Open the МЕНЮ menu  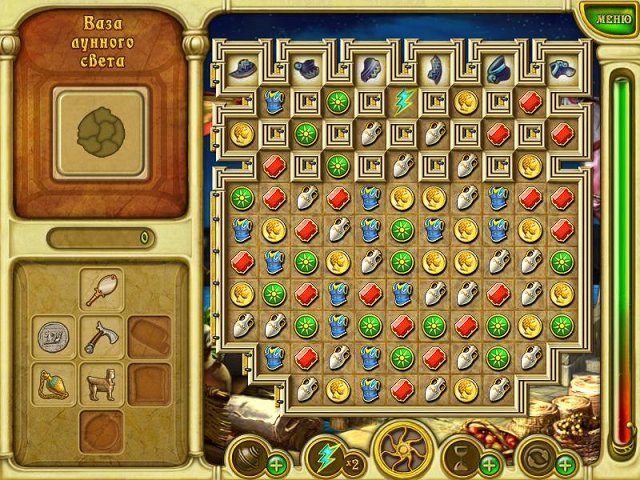pyautogui.click(x=607, y=17)
